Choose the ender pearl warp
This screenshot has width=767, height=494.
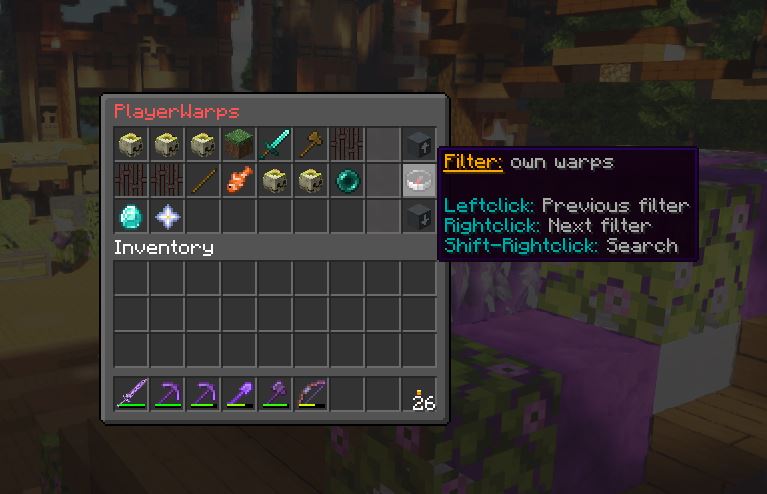click(x=347, y=180)
